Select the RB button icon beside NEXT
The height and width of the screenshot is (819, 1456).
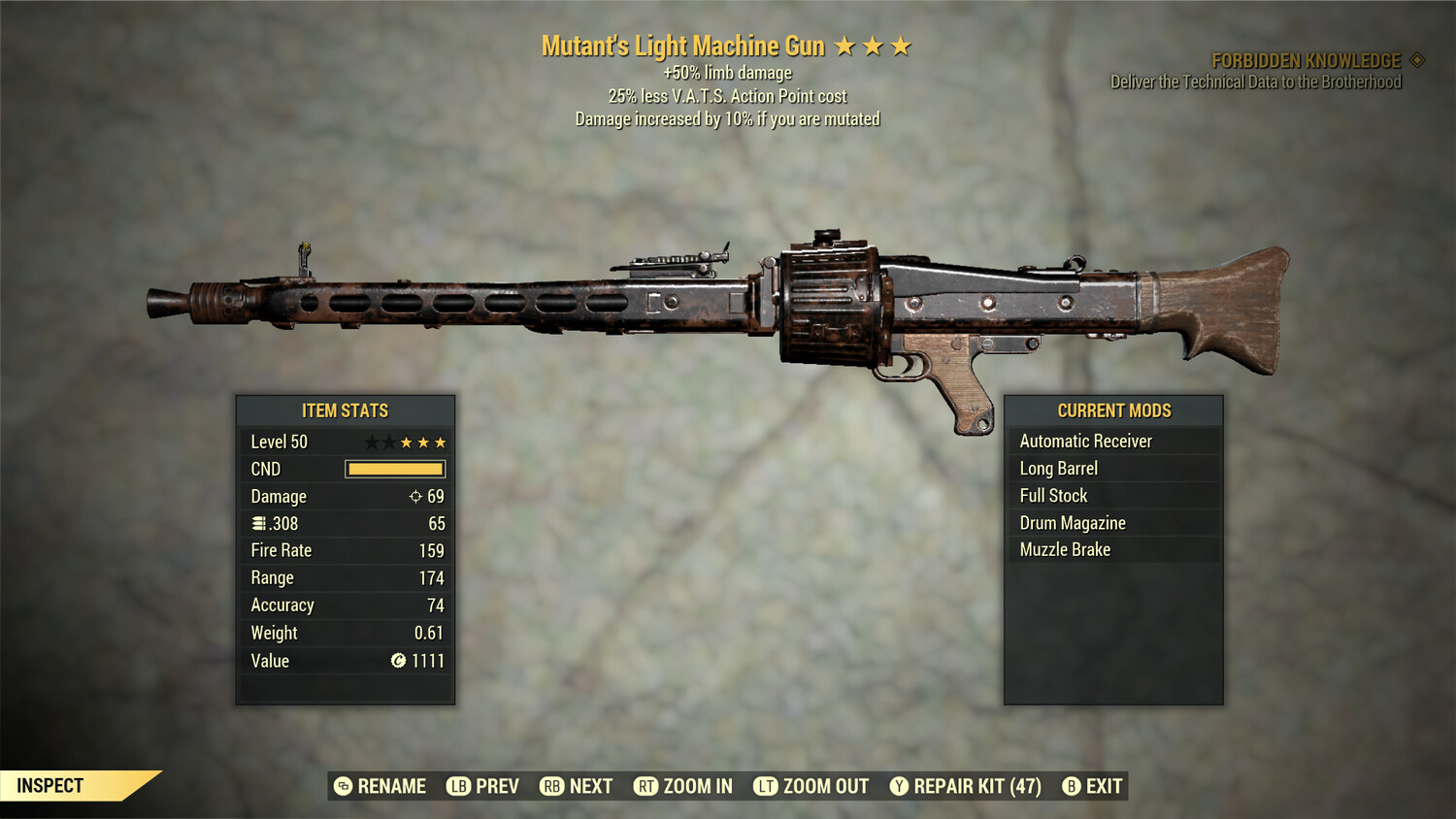pyautogui.click(x=553, y=786)
